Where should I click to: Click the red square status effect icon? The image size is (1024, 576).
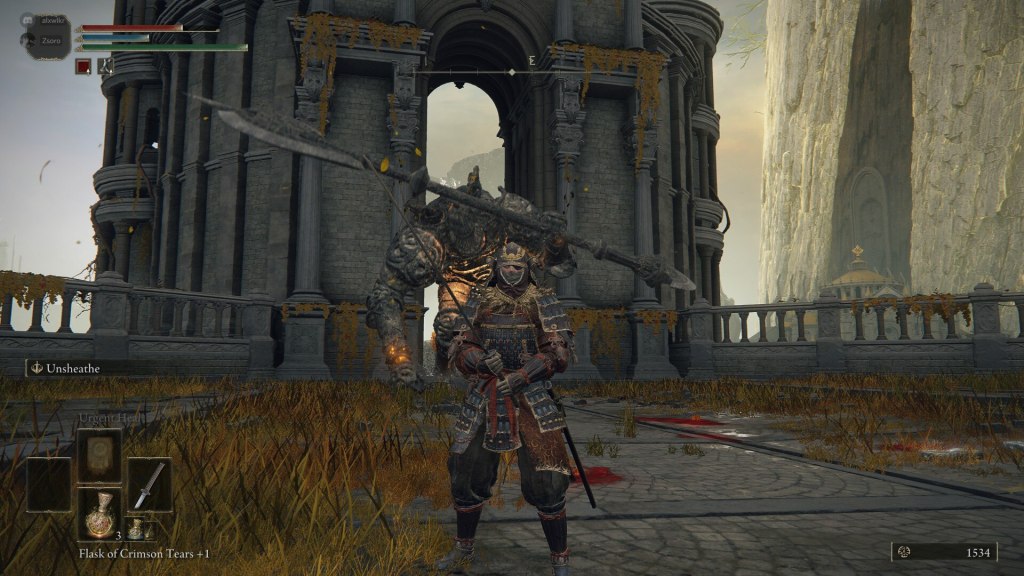point(84,67)
